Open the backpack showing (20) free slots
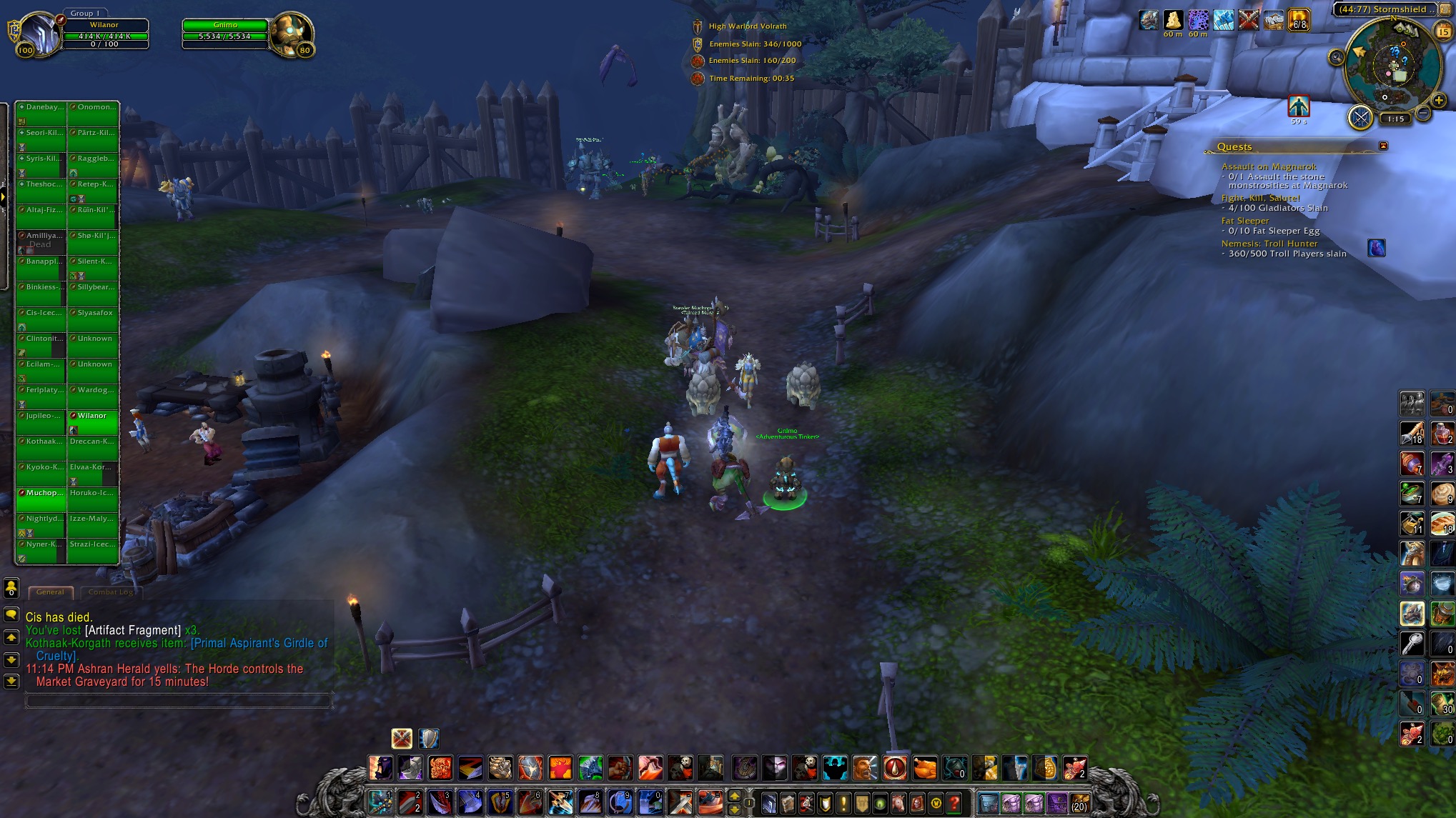Screen dimensions: 1456x818 click(1079, 802)
